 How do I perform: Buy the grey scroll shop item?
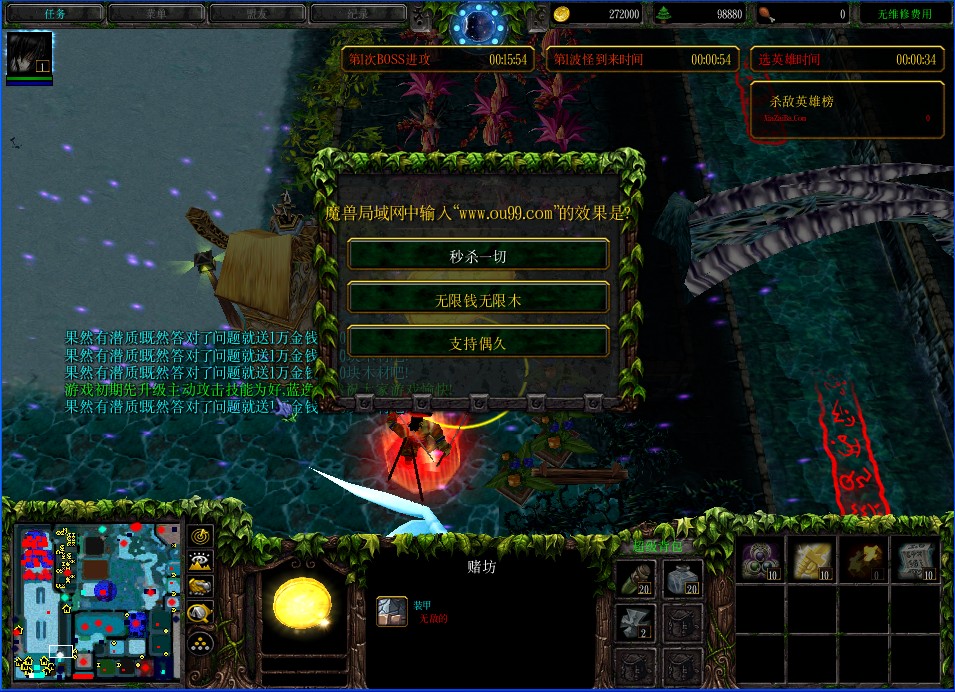[913, 560]
